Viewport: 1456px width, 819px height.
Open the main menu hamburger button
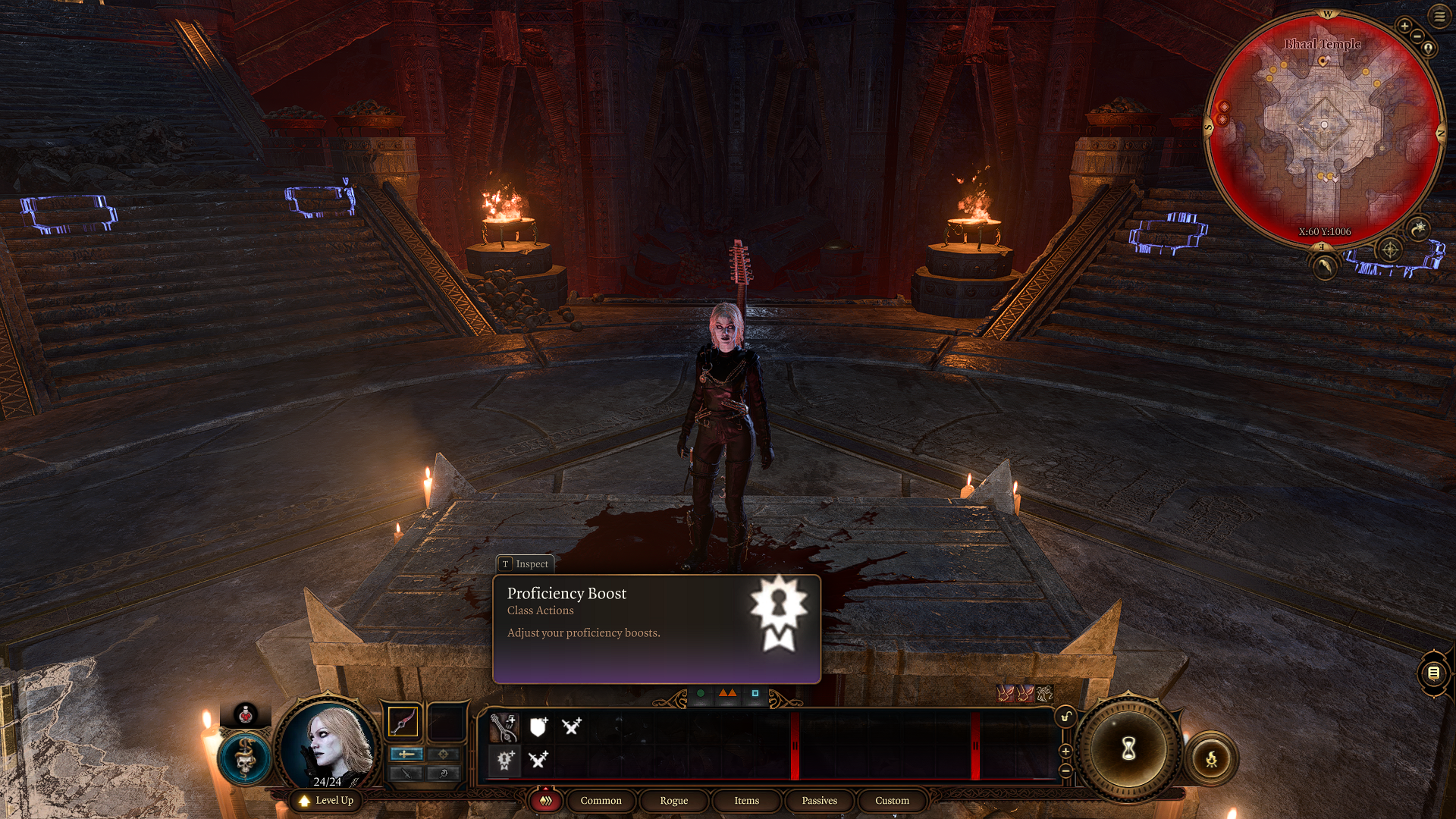click(1439, 16)
